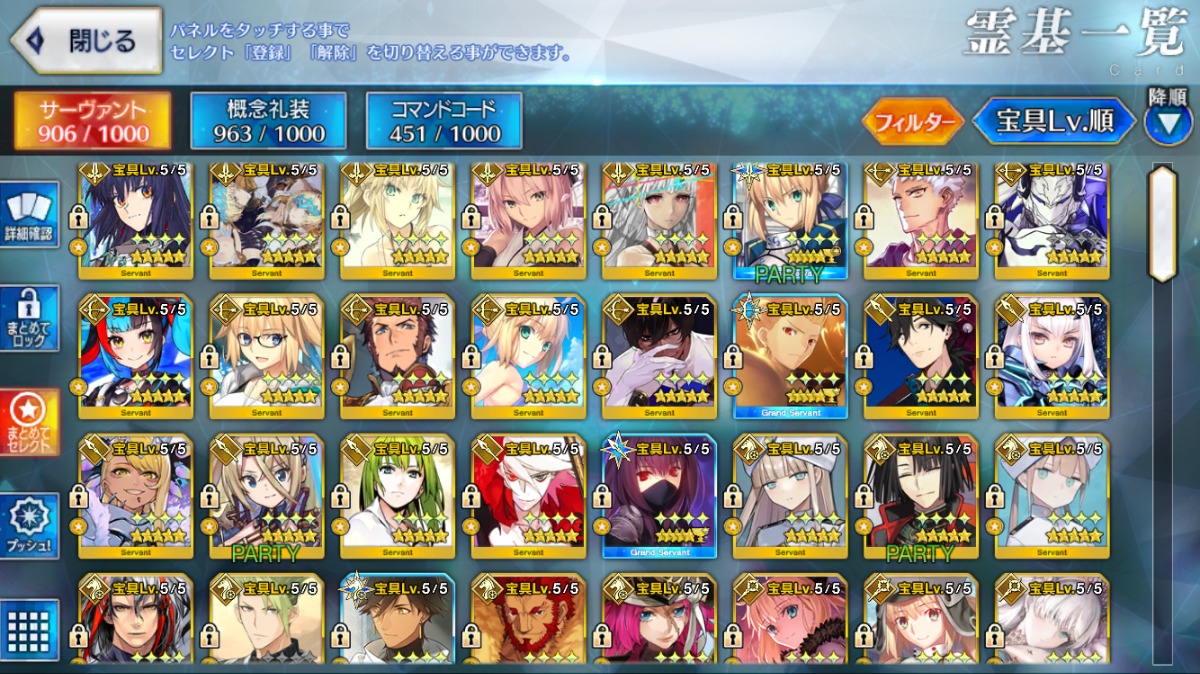Open the フィルター filter options
The height and width of the screenshot is (674, 1200).
912,122
